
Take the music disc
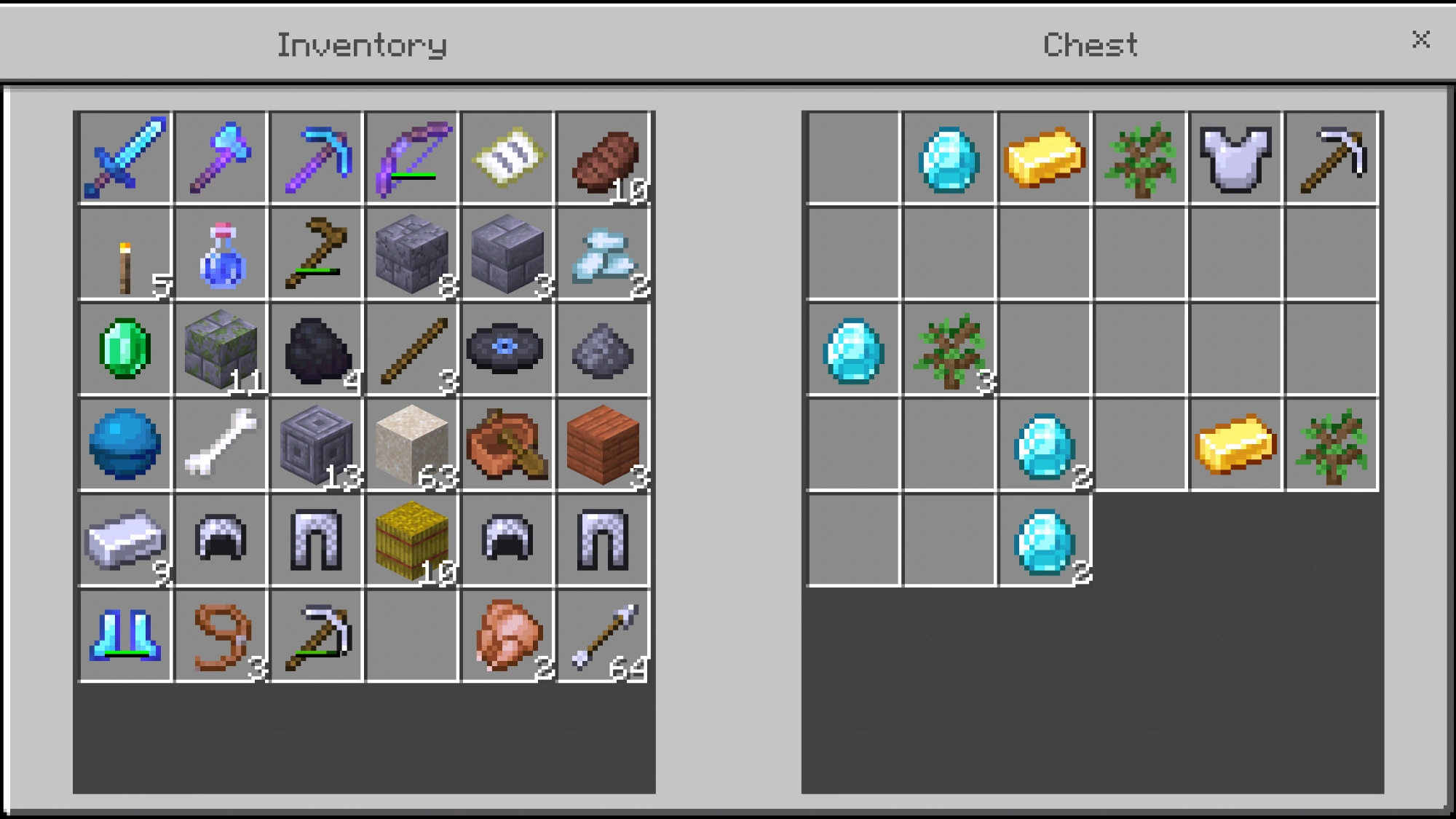pyautogui.click(x=508, y=349)
